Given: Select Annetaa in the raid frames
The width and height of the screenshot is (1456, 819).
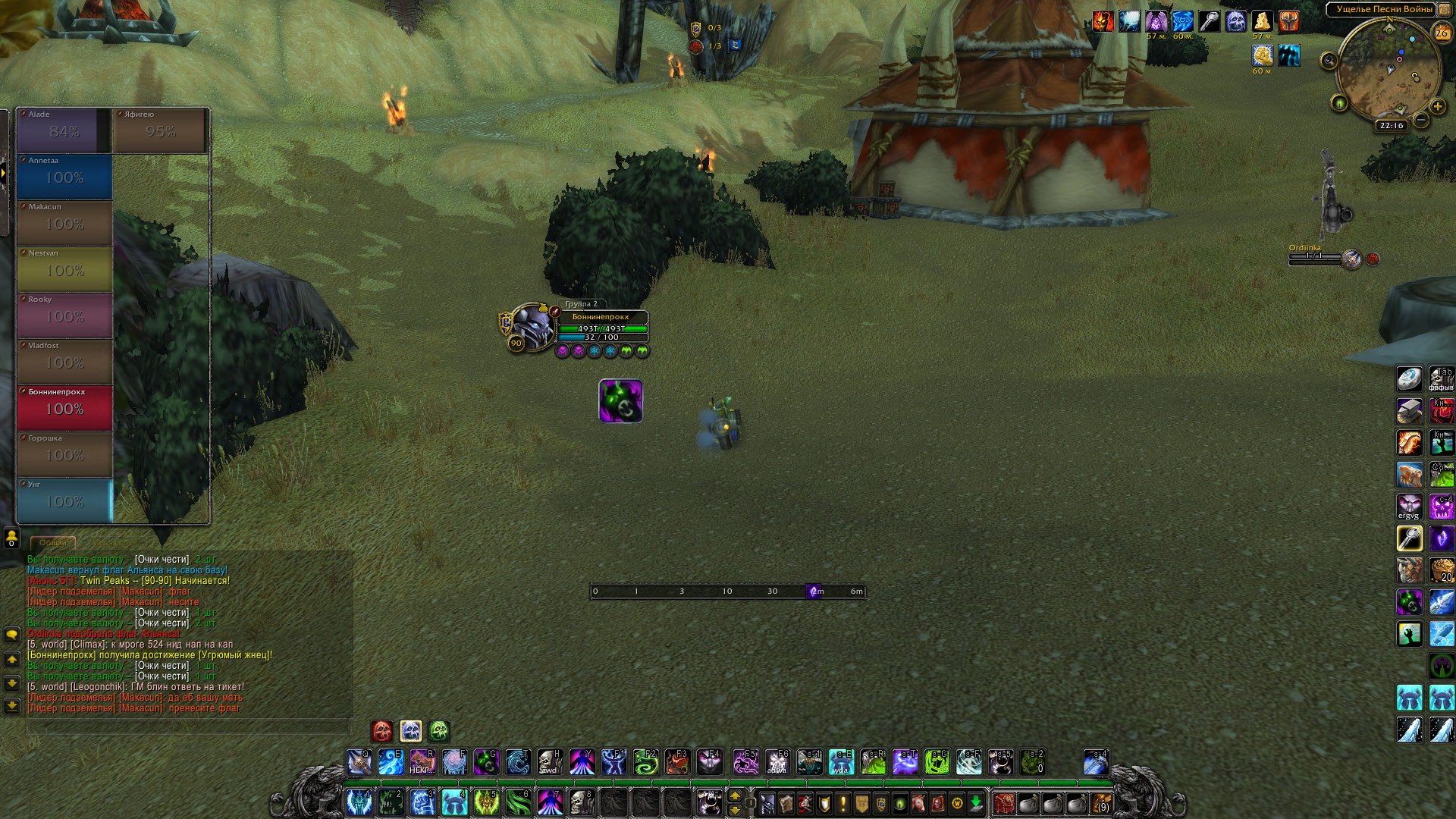Looking at the screenshot, I should pos(64,177).
